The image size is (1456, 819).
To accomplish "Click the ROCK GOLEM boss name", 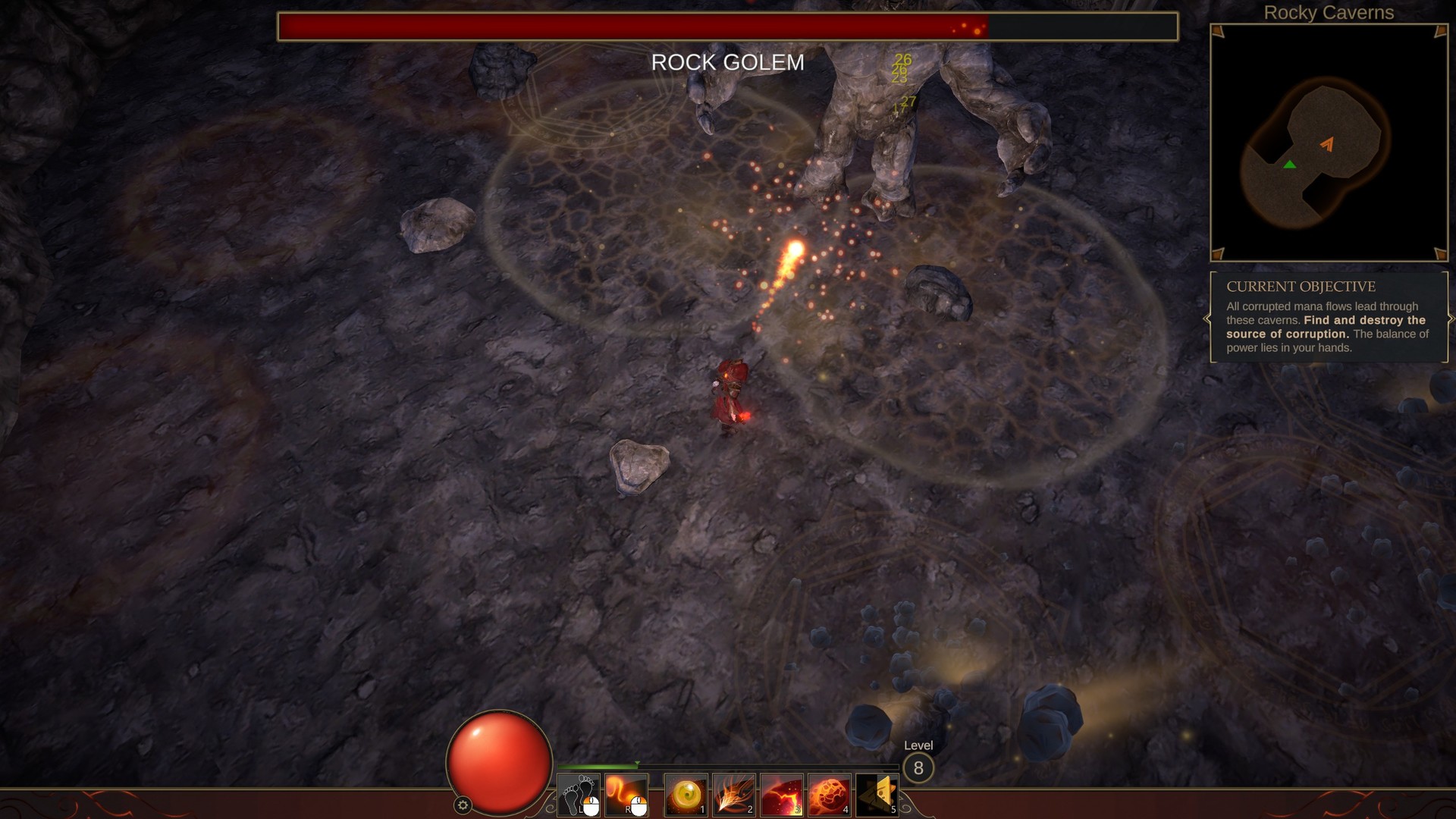I will (x=728, y=63).
